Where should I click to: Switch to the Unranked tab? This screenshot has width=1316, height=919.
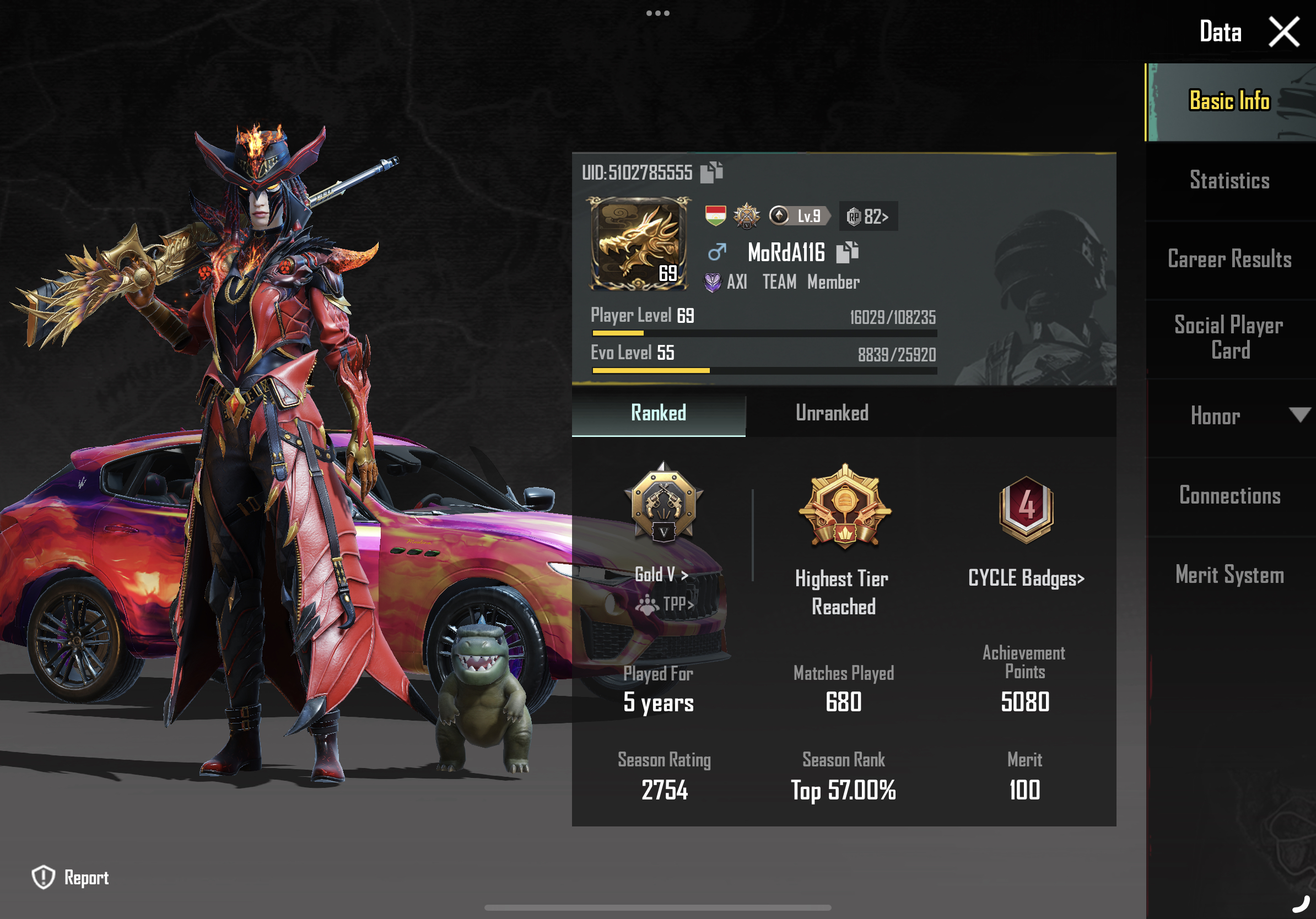pyautogui.click(x=832, y=413)
